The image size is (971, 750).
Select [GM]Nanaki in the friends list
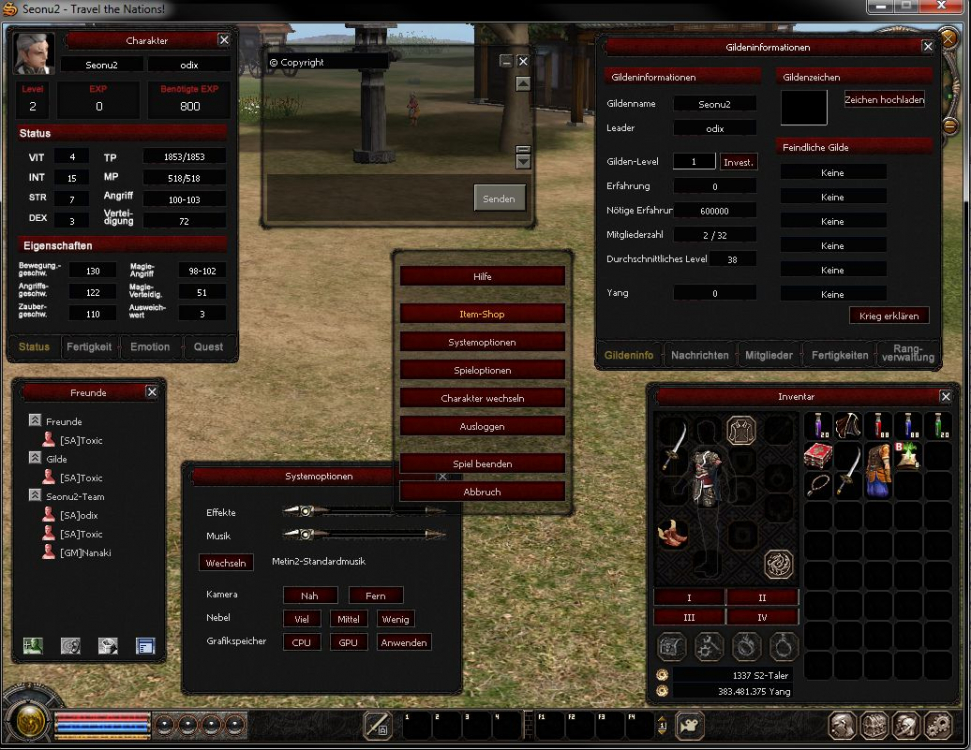point(85,552)
